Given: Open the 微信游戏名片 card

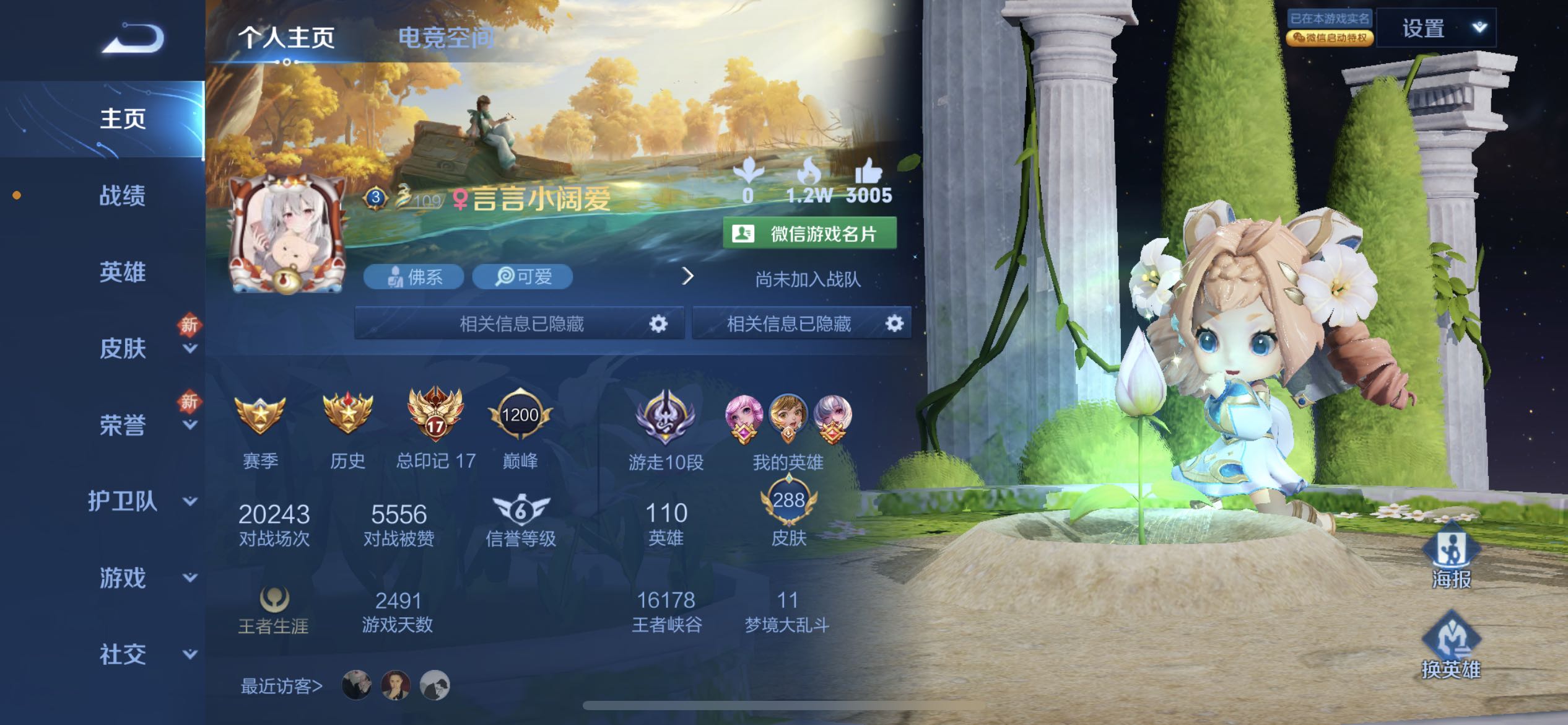Looking at the screenshot, I should pyautogui.click(x=809, y=234).
